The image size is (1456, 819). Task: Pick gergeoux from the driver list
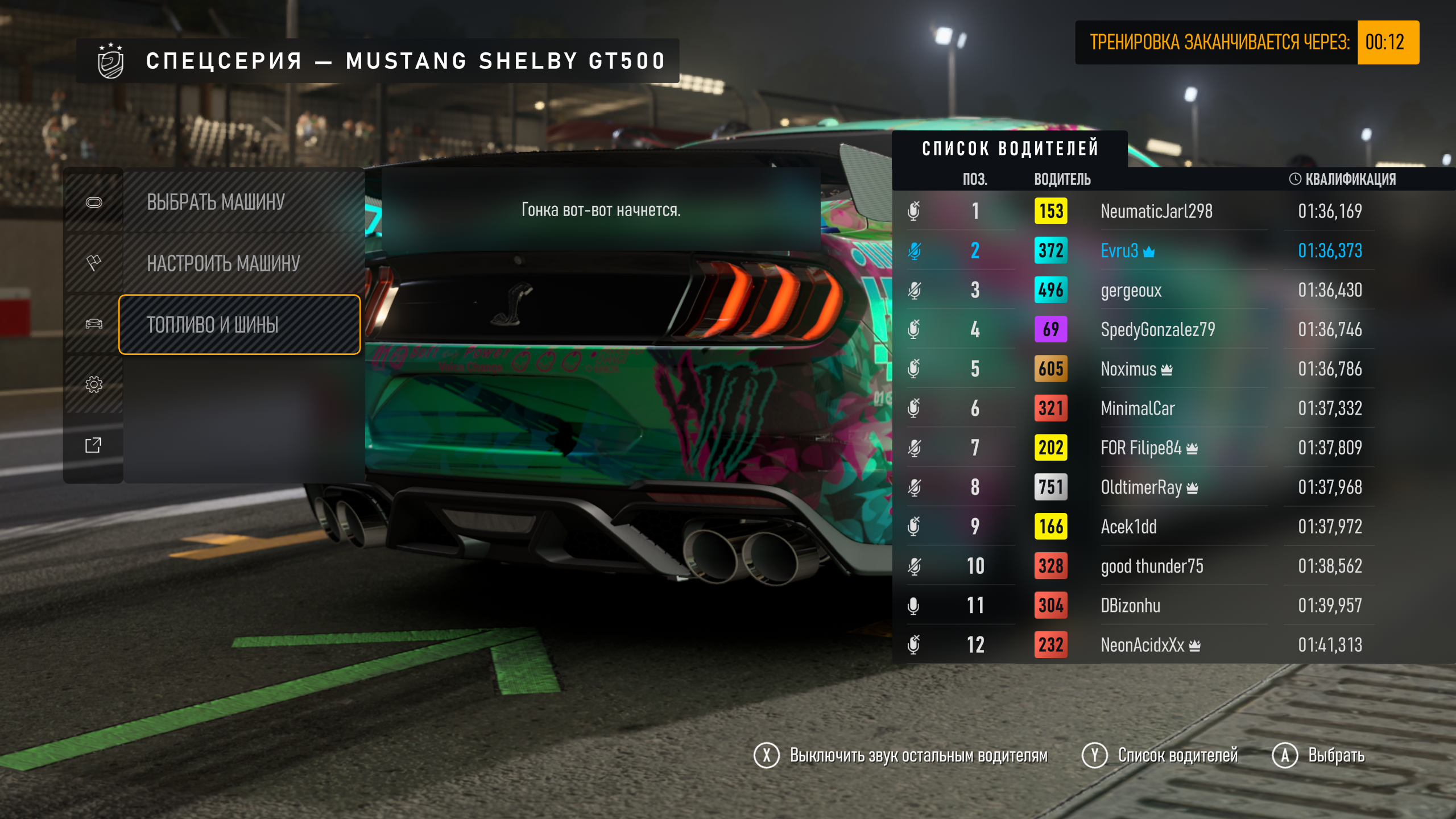(1131, 291)
